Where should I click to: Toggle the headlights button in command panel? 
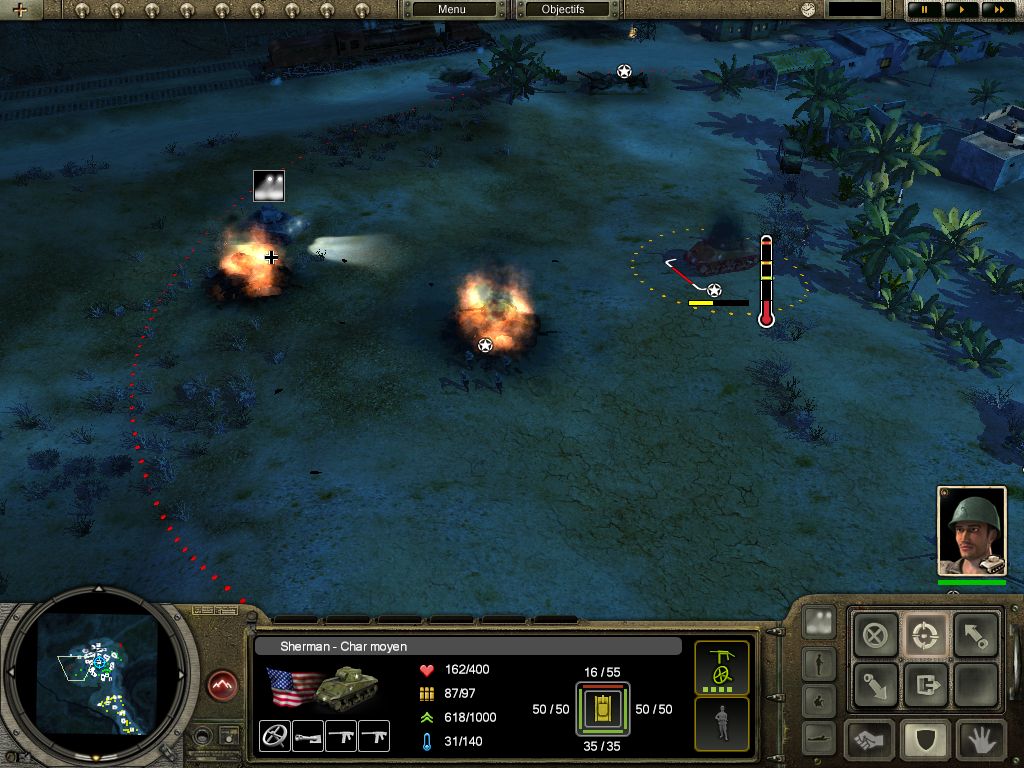tap(819, 622)
